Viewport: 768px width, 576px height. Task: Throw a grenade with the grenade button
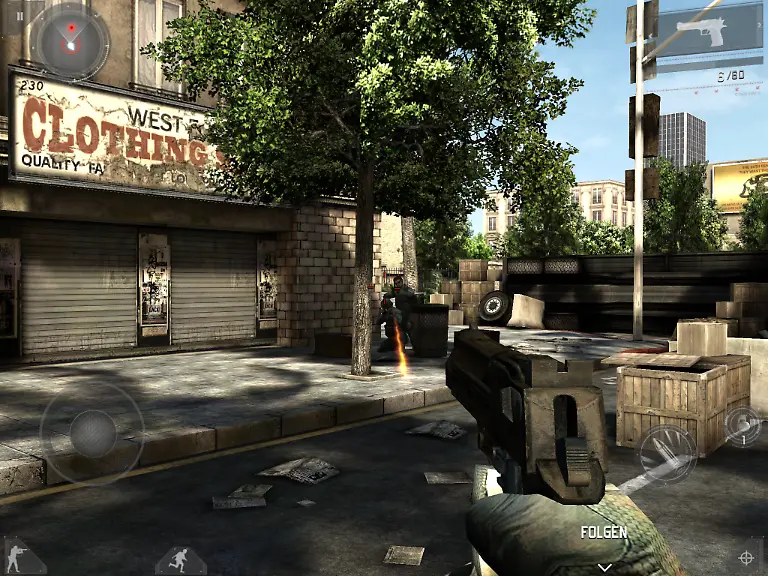pyautogui.click(x=742, y=426)
